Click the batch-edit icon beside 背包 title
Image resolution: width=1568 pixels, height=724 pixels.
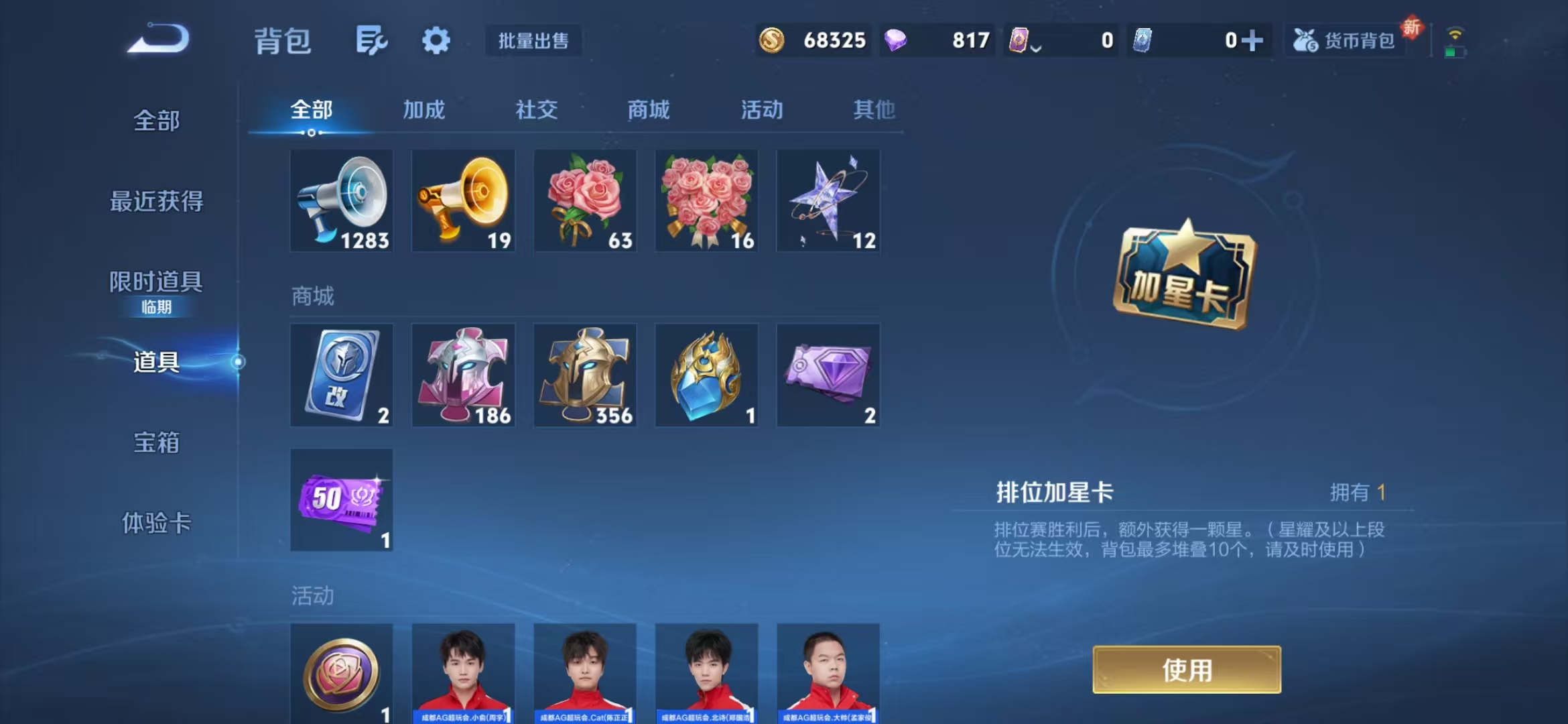[373, 40]
